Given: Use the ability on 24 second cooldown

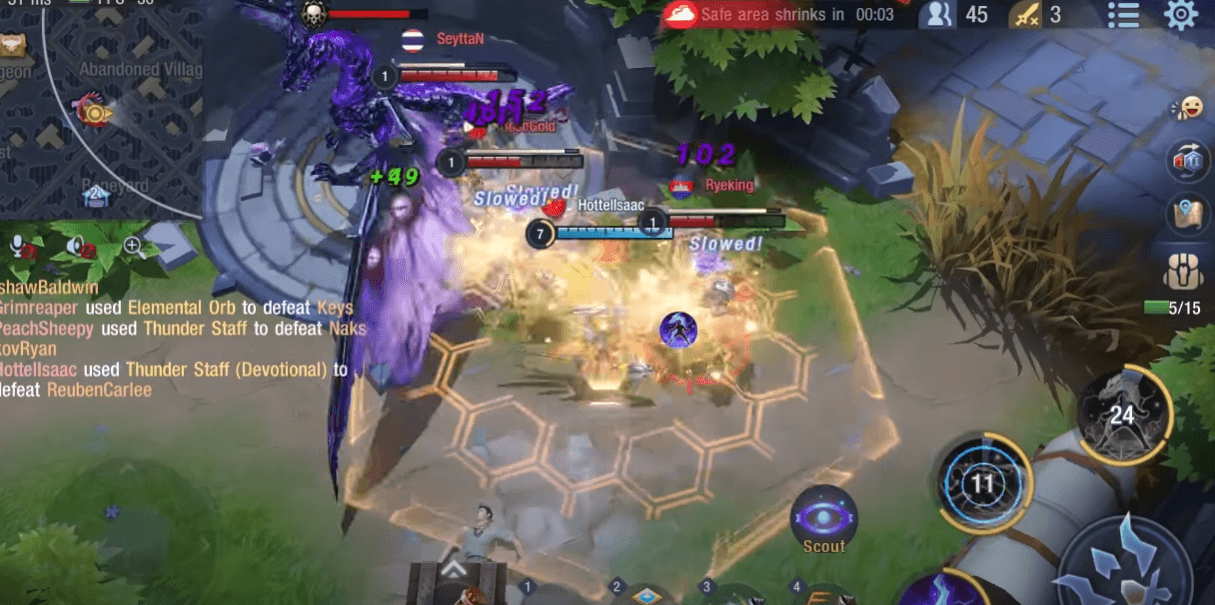Looking at the screenshot, I should click(x=1123, y=415).
